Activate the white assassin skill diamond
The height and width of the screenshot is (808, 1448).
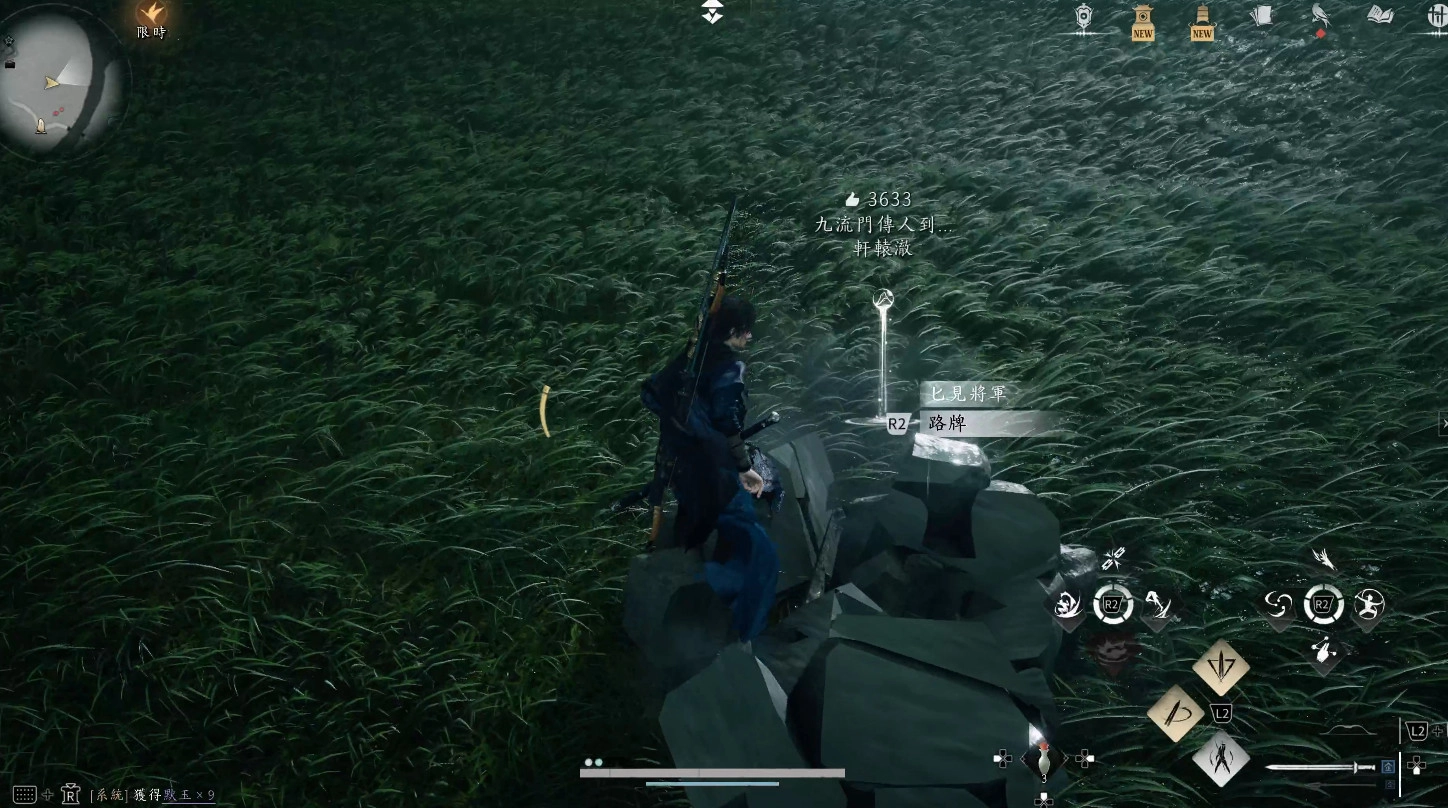1219,761
